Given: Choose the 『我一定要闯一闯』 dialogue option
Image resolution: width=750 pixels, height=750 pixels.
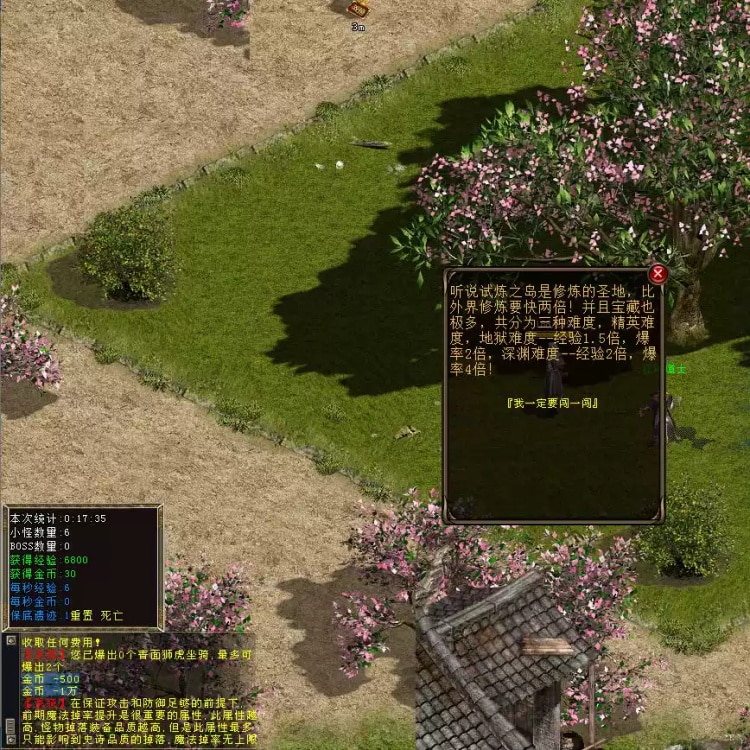Looking at the screenshot, I should pyautogui.click(x=552, y=402).
